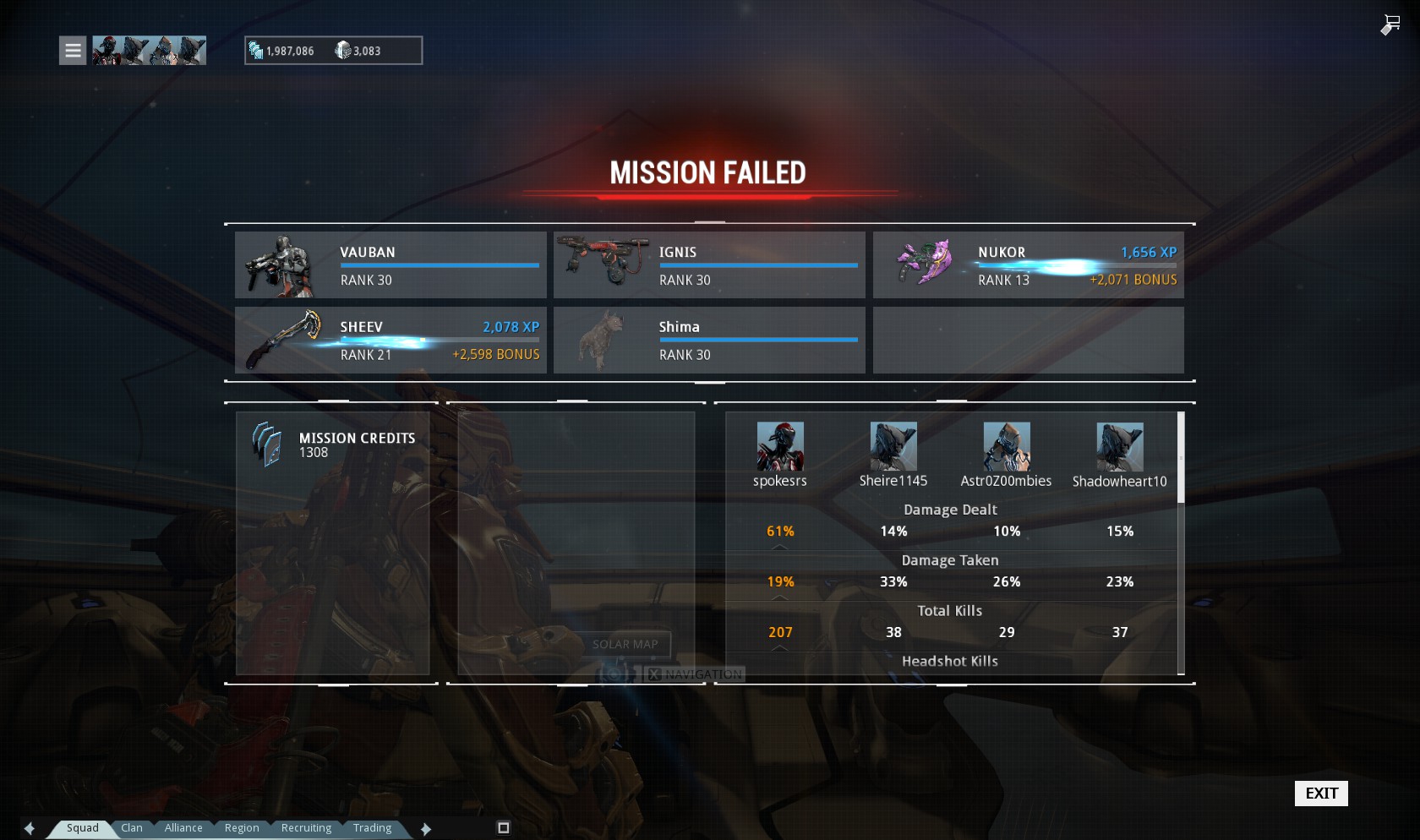Click the Shima companion result tile
The image size is (1420, 840).
(709, 340)
